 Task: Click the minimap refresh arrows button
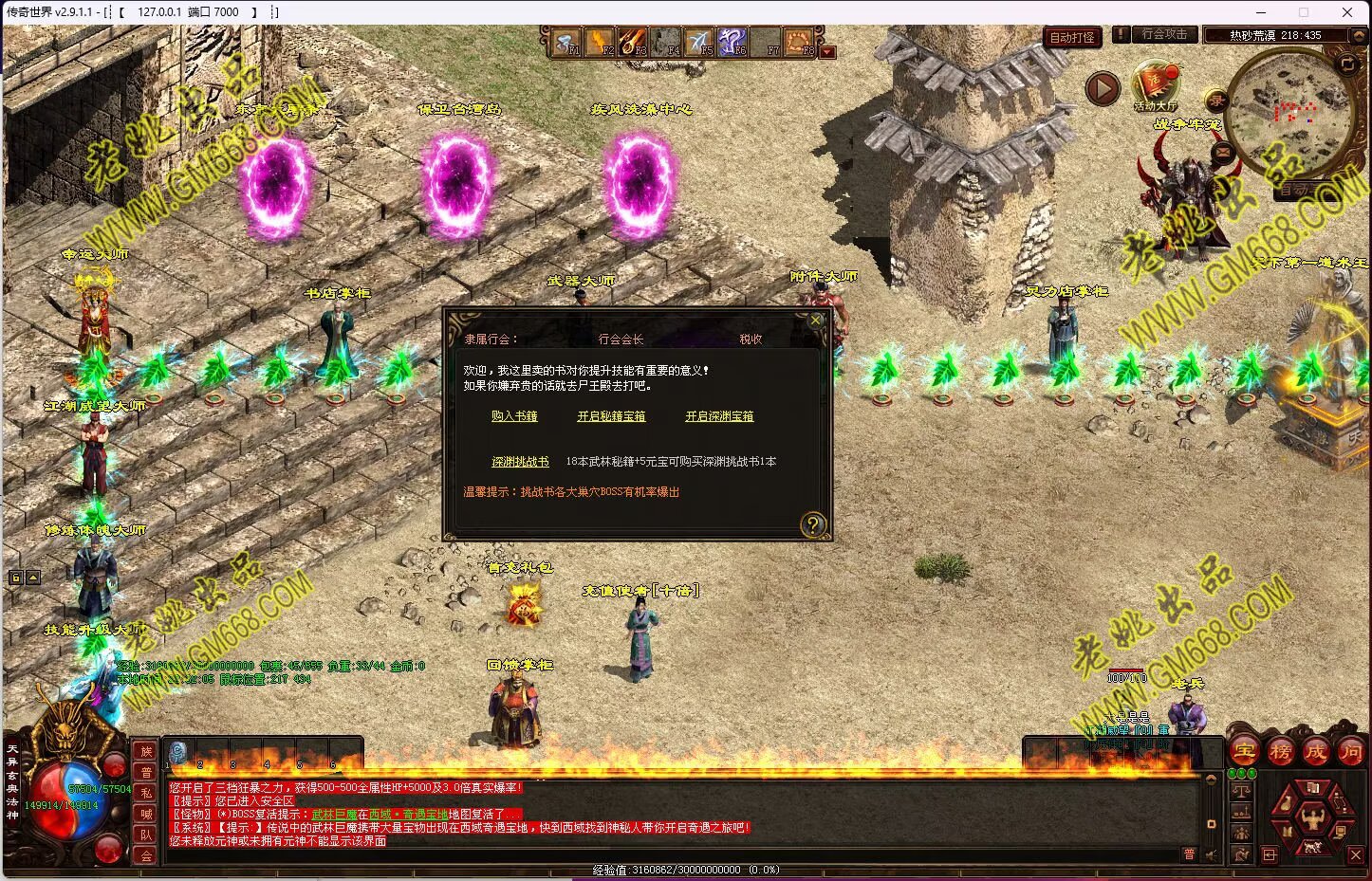coord(1347,64)
